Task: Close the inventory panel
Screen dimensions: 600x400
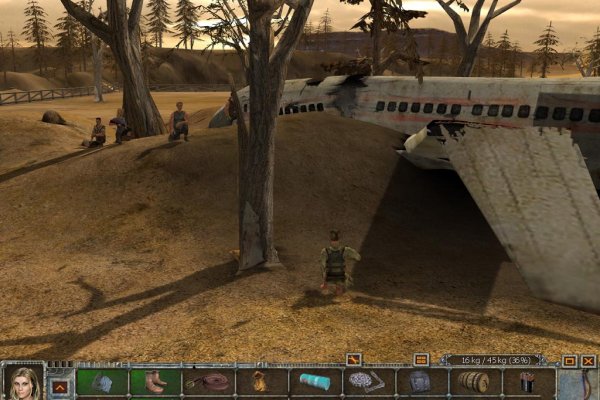Action: 588,360
